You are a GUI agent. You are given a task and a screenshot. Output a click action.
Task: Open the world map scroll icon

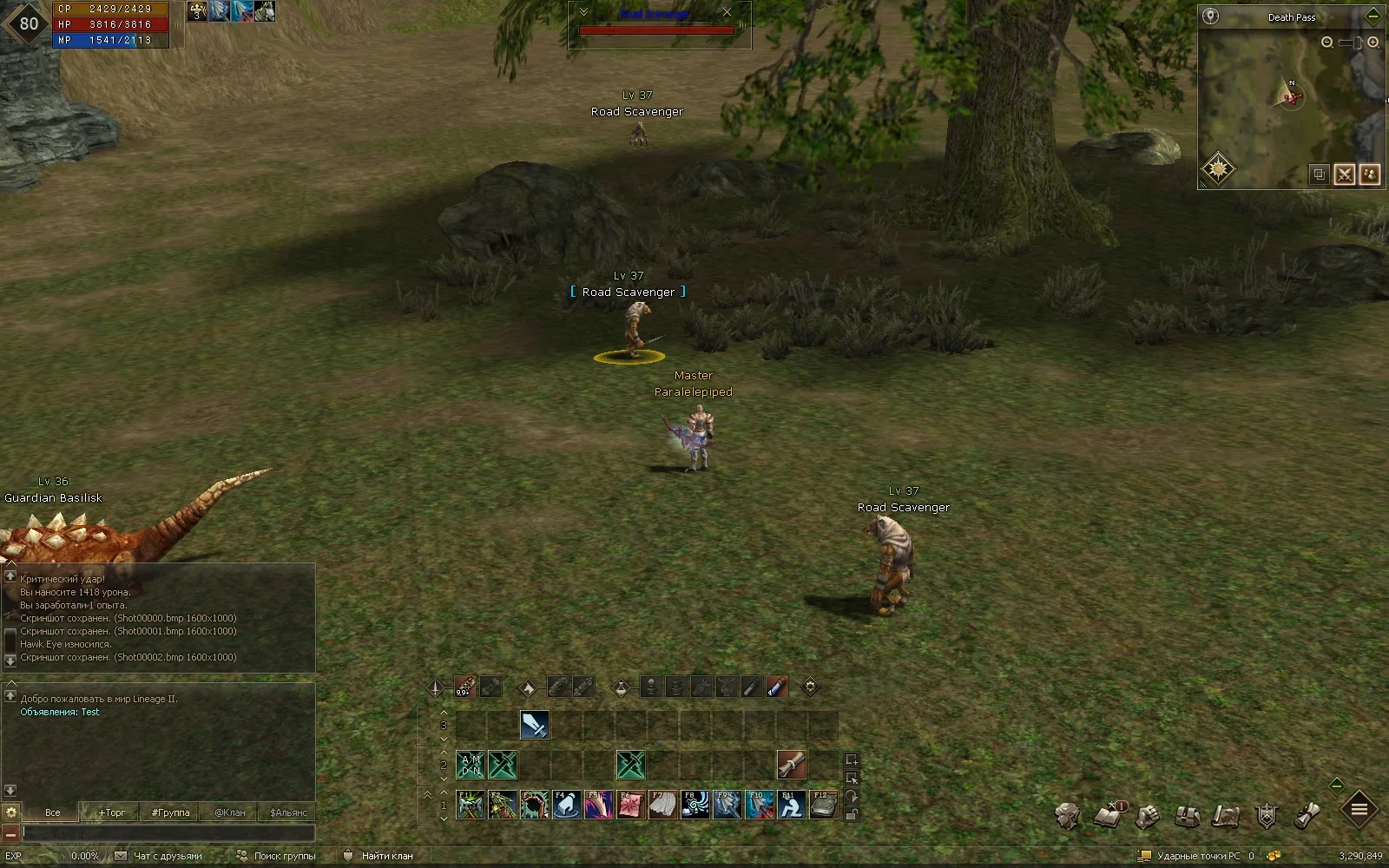point(1226,816)
